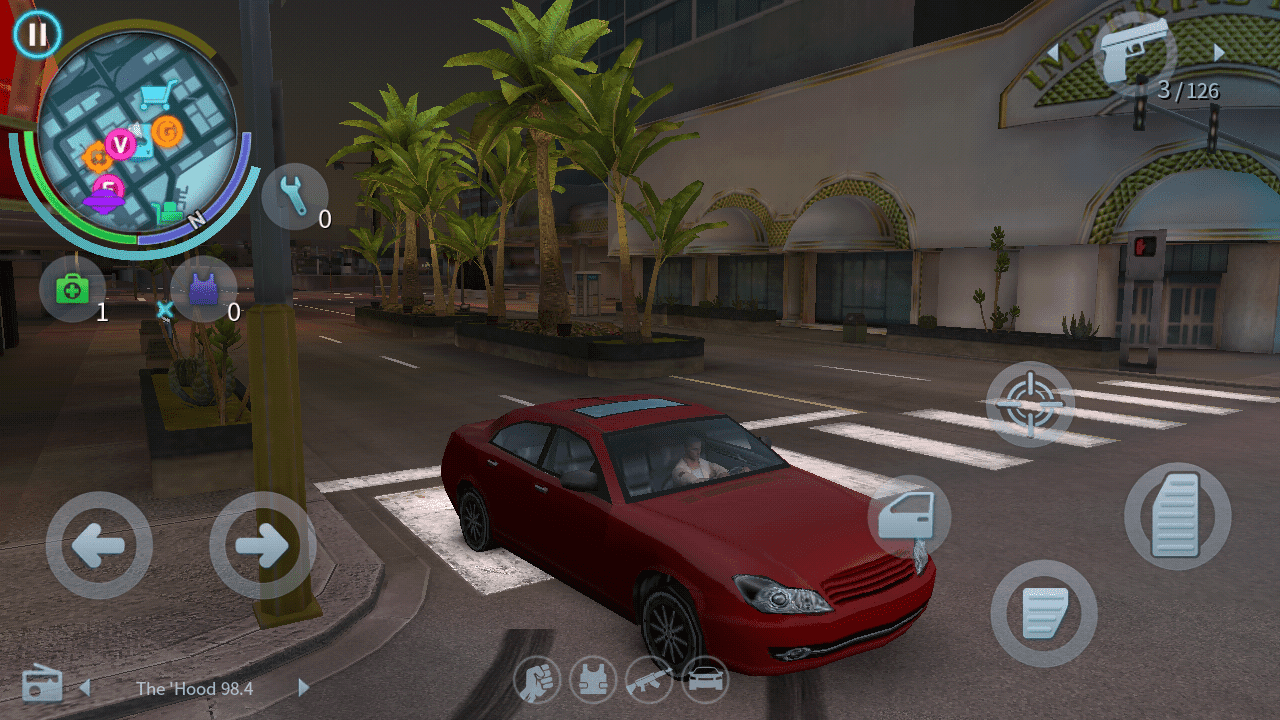Use the green medkit
The height and width of the screenshot is (720, 1280).
pyautogui.click(x=72, y=290)
